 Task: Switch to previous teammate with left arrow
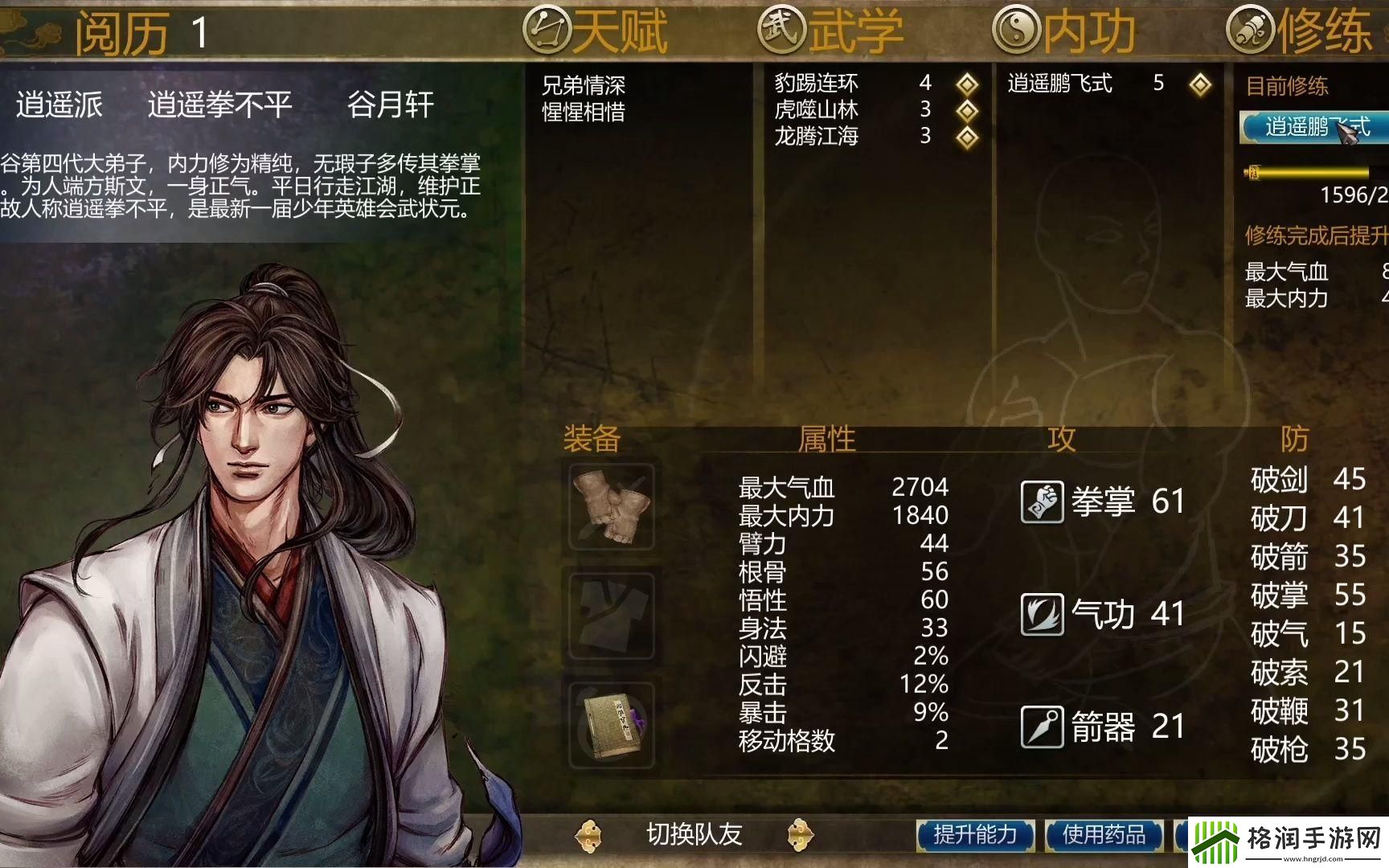coord(588,835)
